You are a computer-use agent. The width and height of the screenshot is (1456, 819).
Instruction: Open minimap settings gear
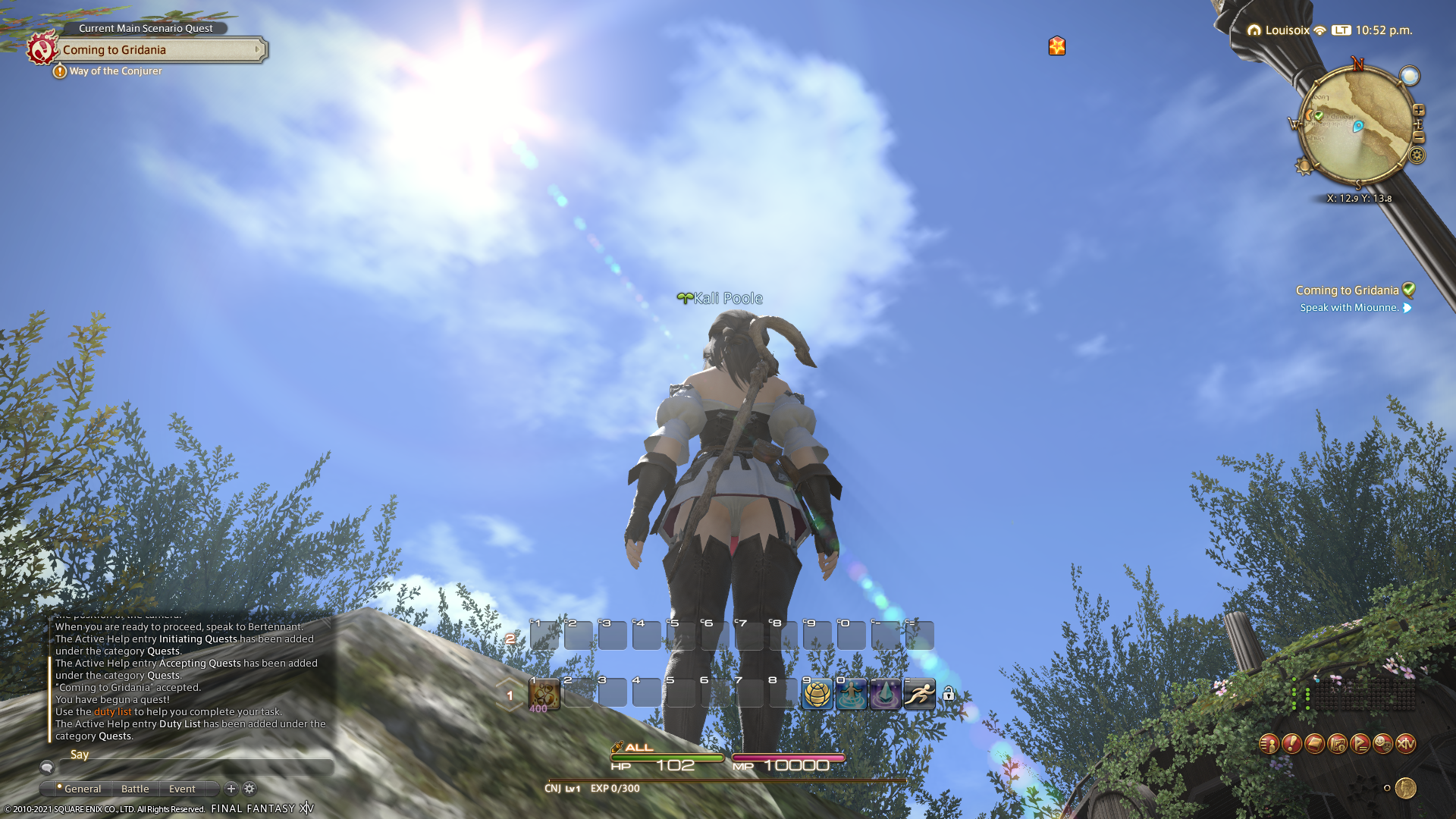coord(1417,155)
